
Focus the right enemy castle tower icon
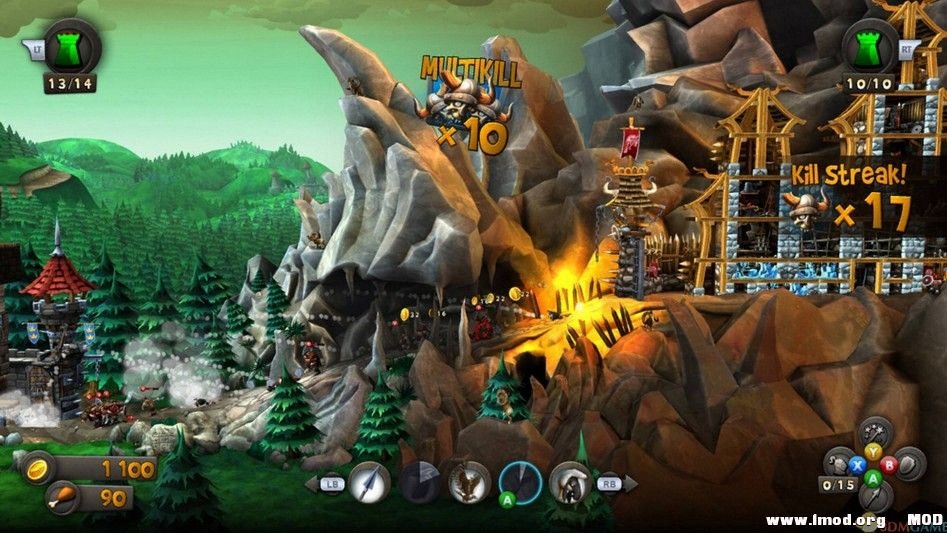point(870,47)
